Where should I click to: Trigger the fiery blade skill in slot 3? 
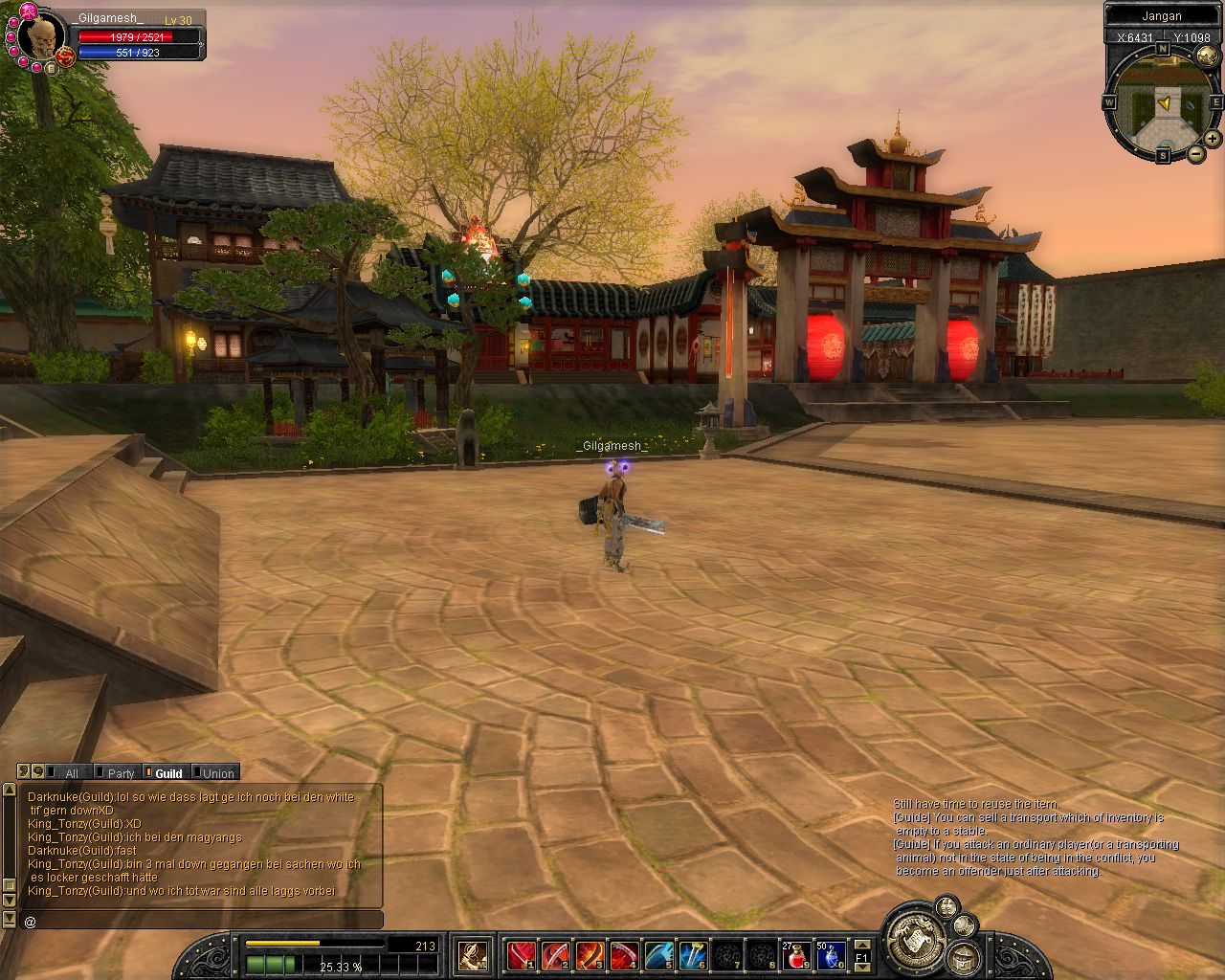click(590, 954)
